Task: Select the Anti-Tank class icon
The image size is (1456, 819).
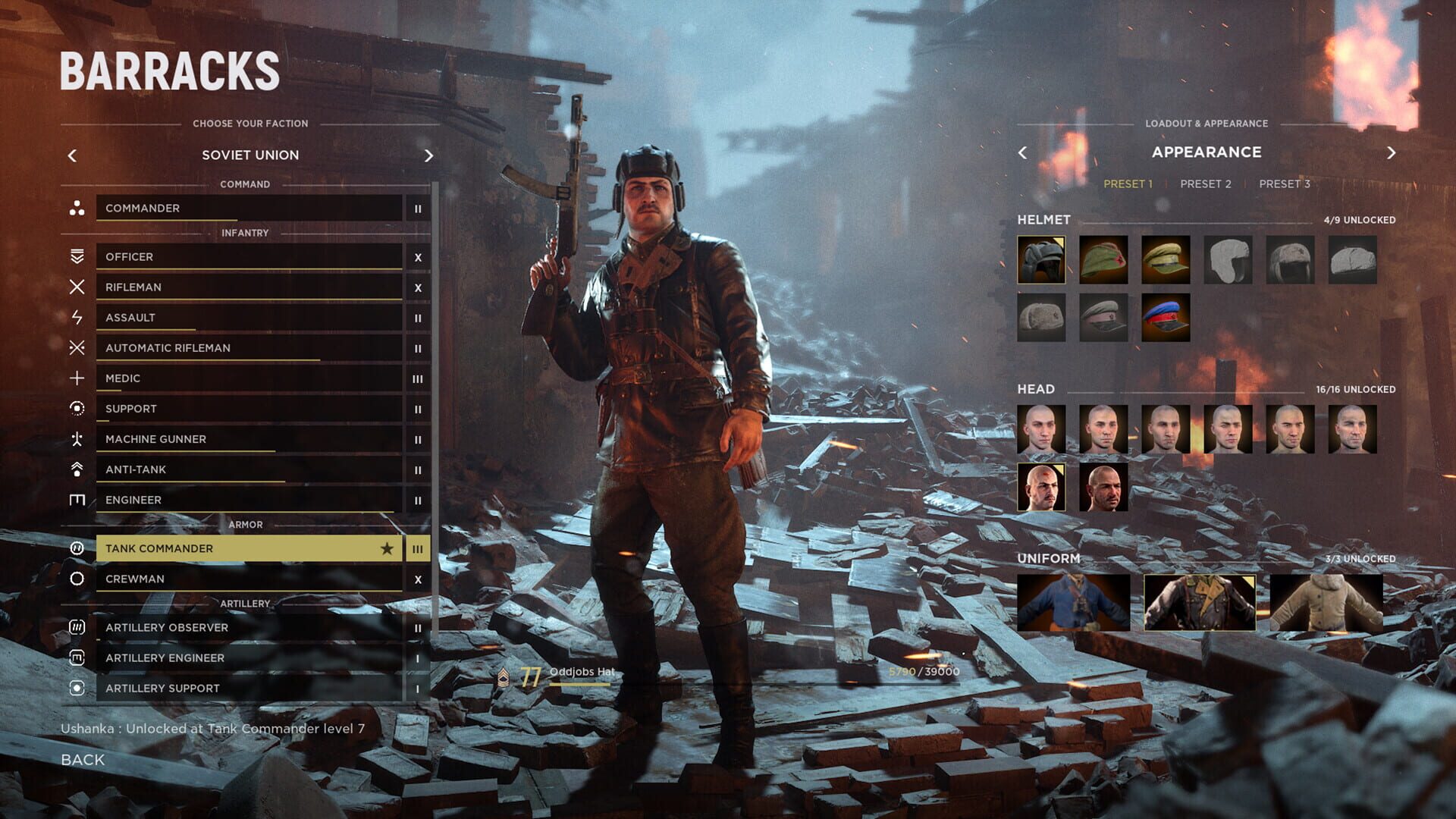Action: pos(76,469)
